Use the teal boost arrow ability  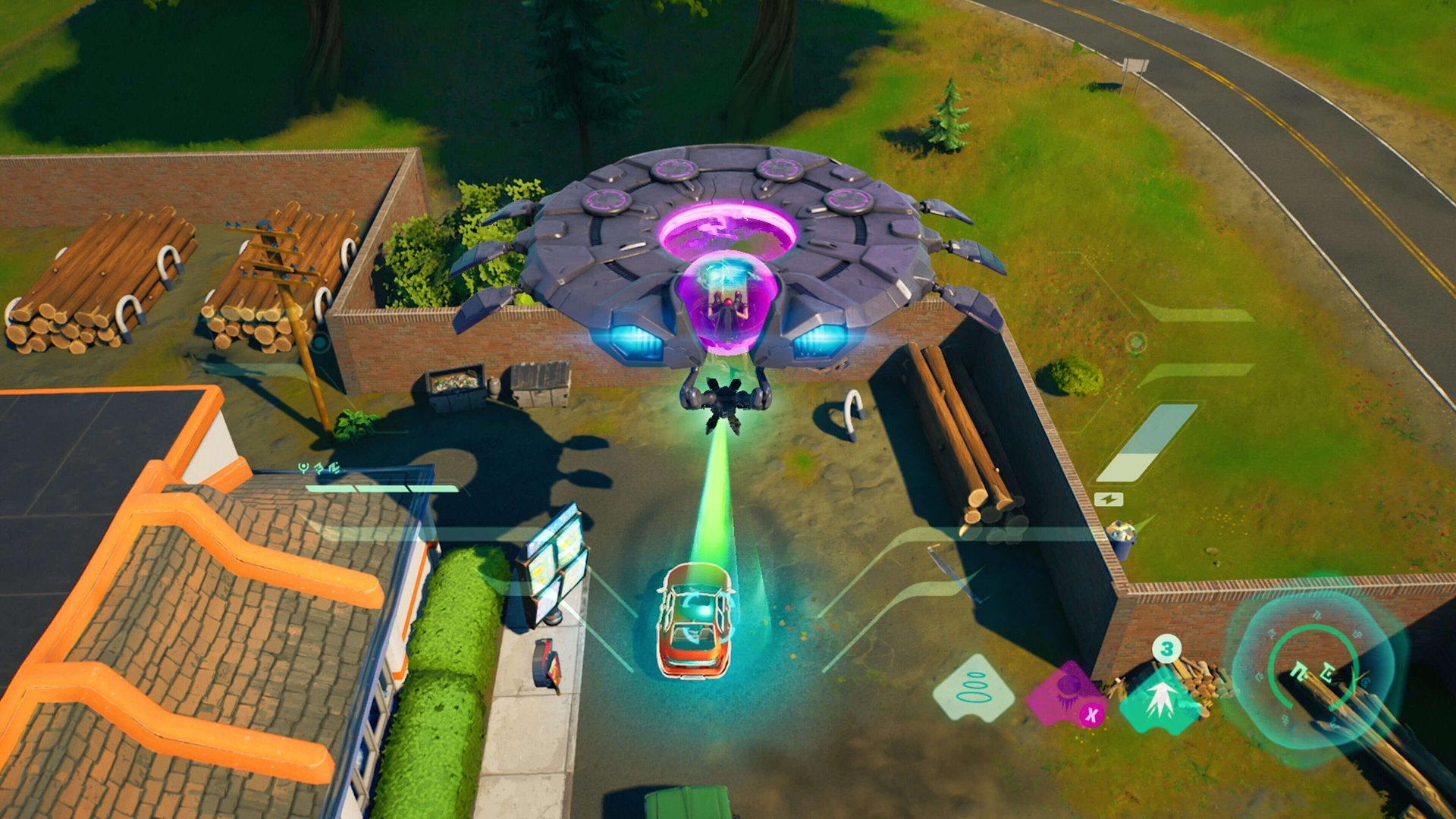click(1160, 698)
